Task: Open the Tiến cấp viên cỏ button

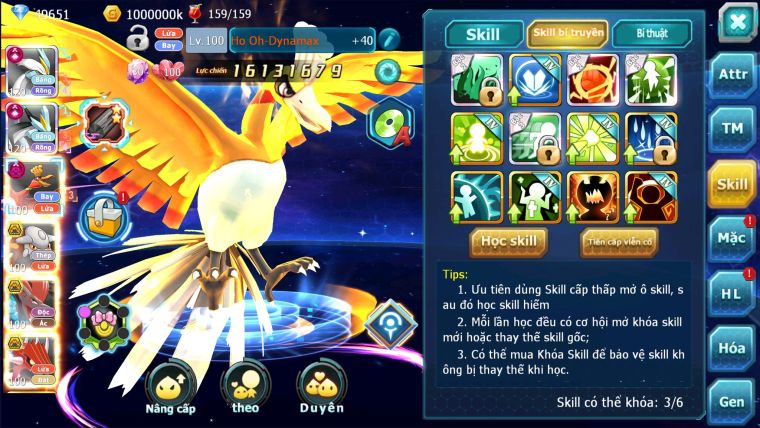Action: pos(618,241)
